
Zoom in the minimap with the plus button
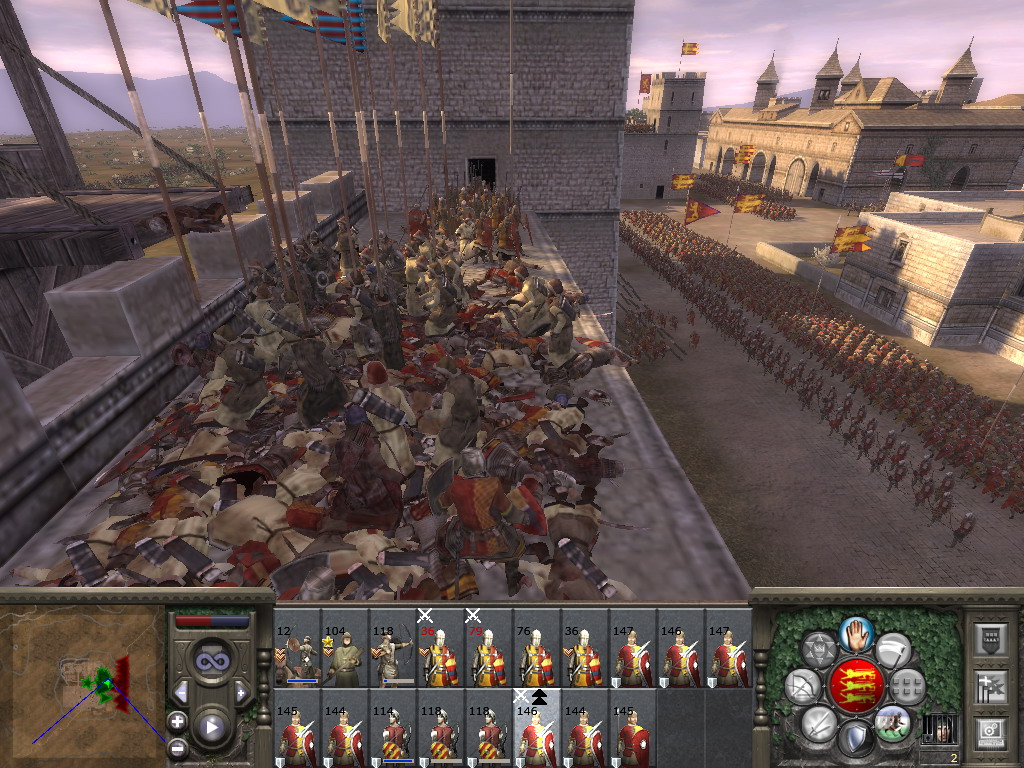click(177, 720)
